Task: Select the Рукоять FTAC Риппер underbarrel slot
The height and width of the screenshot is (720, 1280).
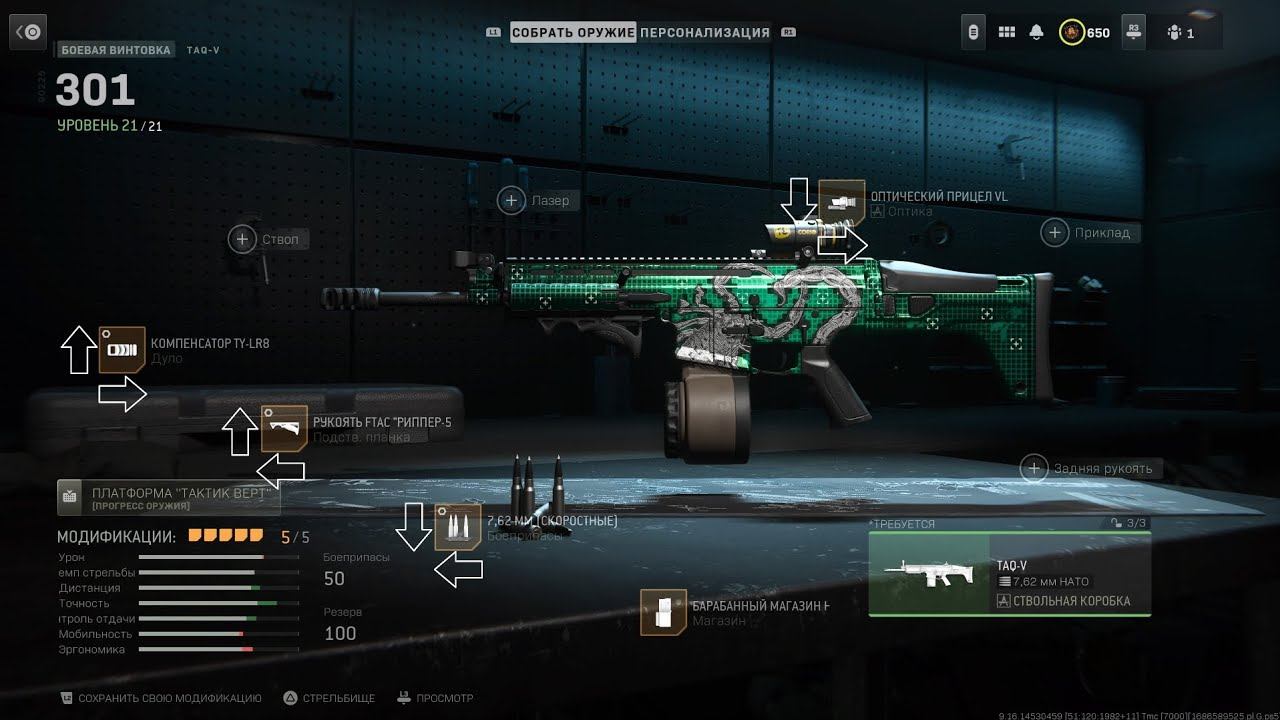Action: (284, 428)
